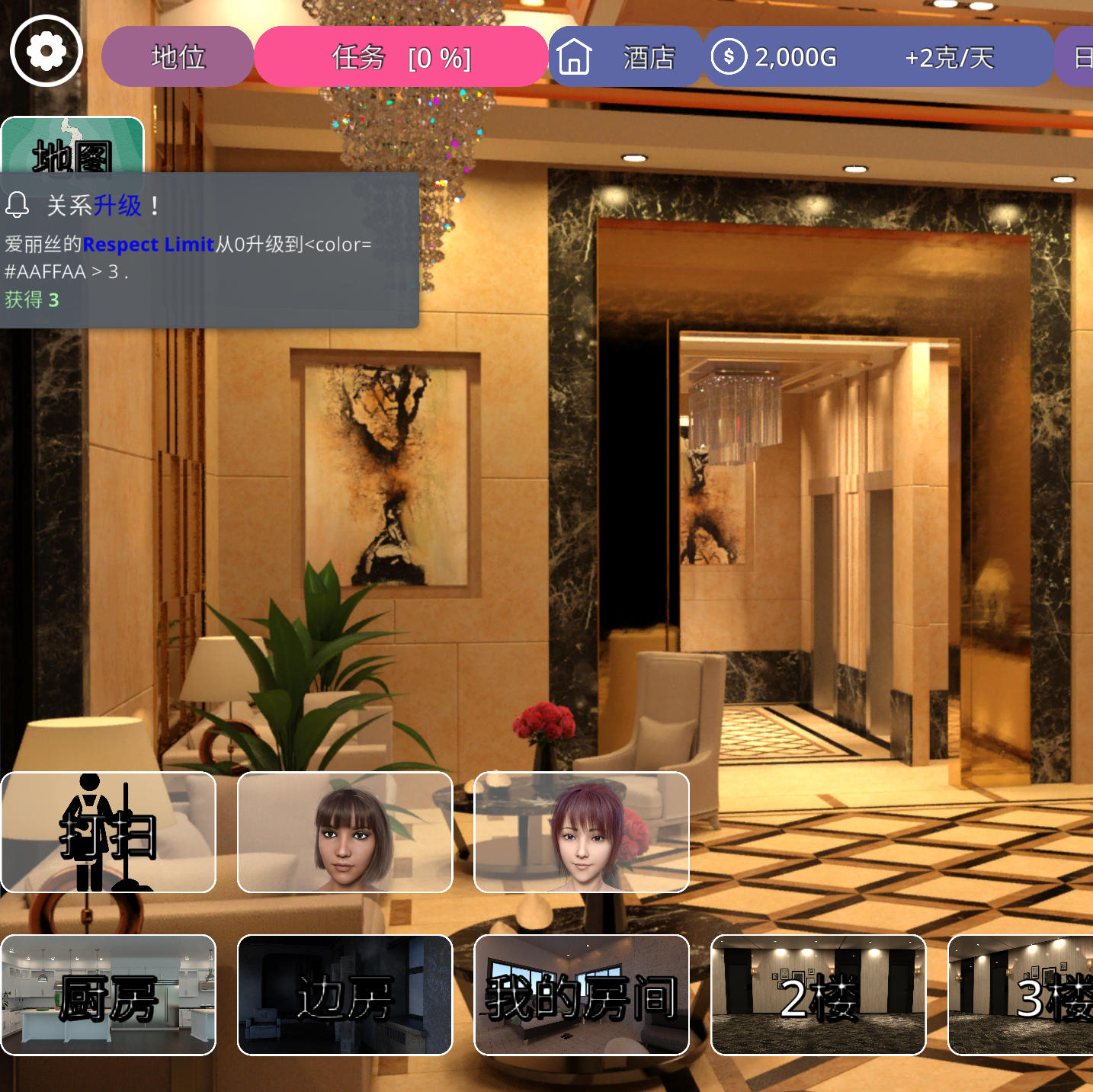Click the 任务 quest progress bar showing 0%
The image size is (1093, 1092).
point(402,56)
